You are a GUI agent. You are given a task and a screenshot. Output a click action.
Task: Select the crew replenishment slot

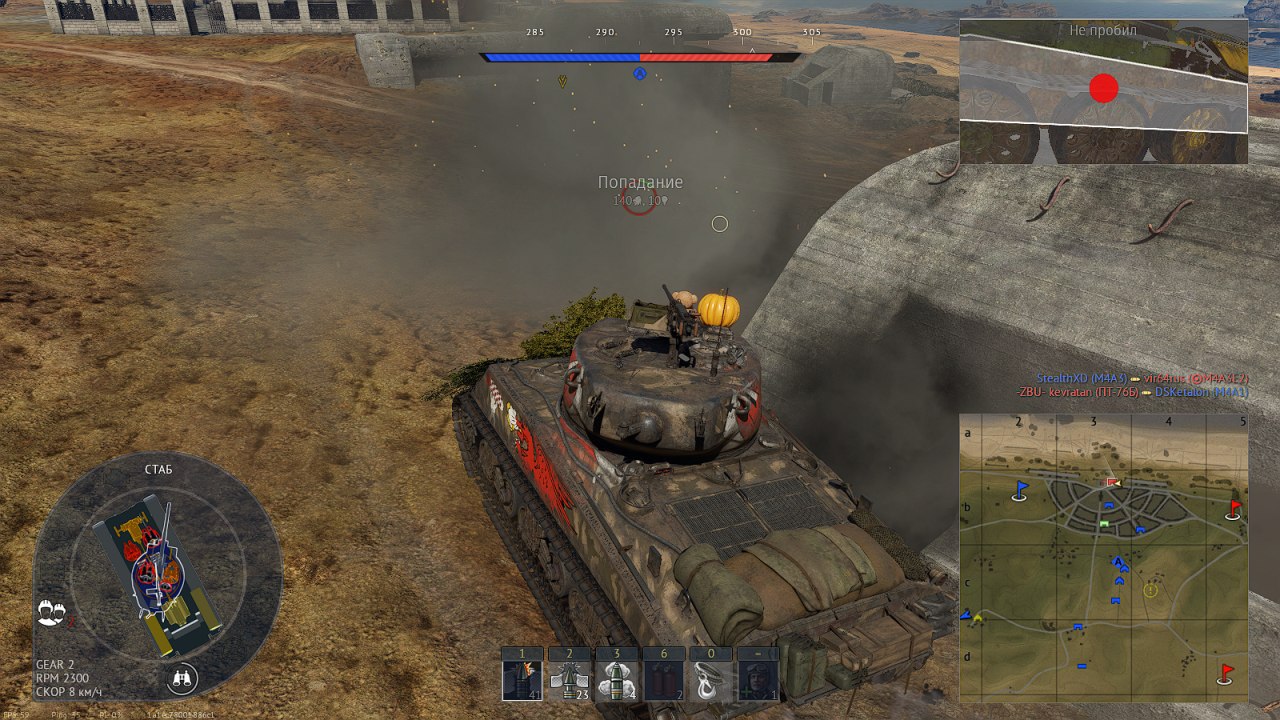tap(757, 680)
